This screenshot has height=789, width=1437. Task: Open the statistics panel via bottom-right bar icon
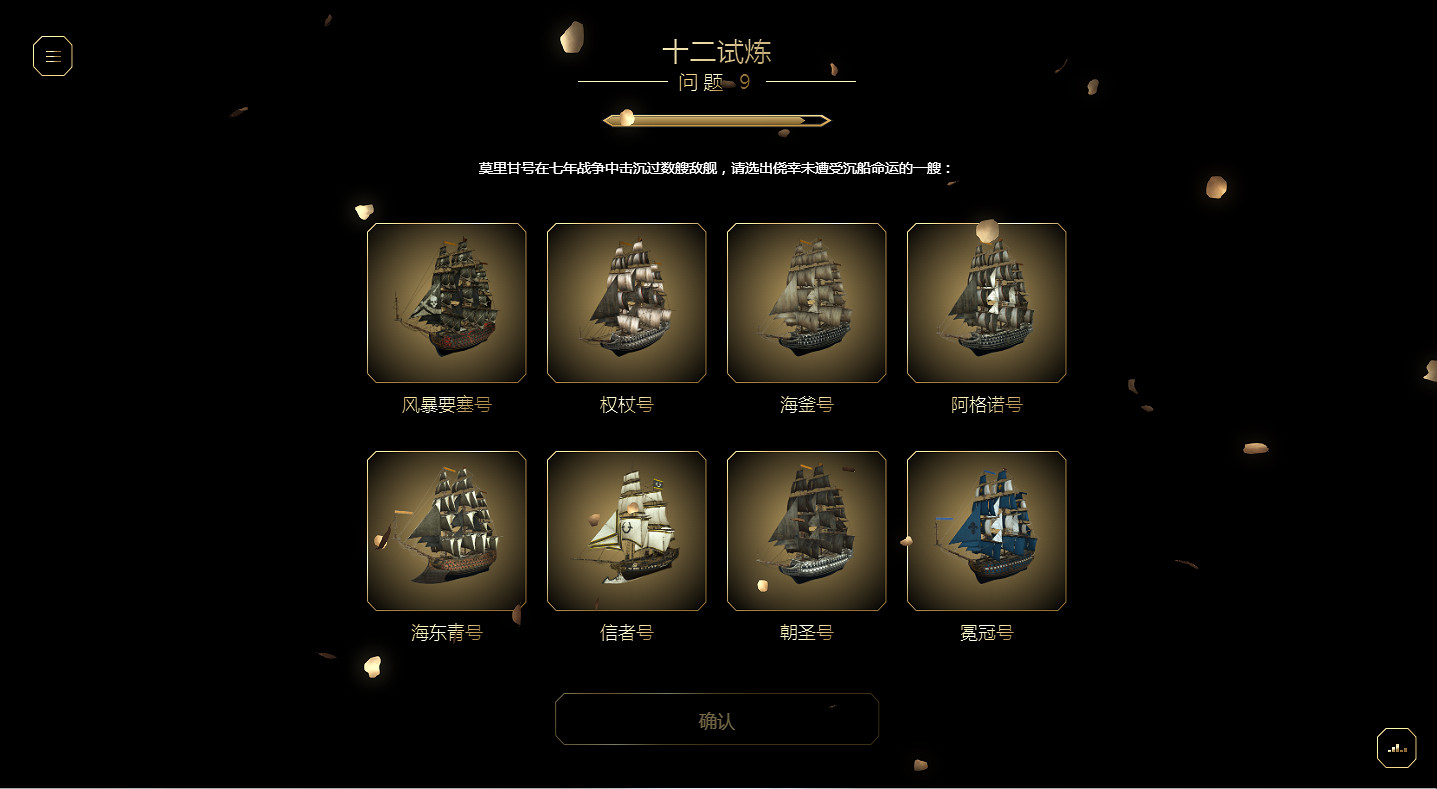[1396, 747]
